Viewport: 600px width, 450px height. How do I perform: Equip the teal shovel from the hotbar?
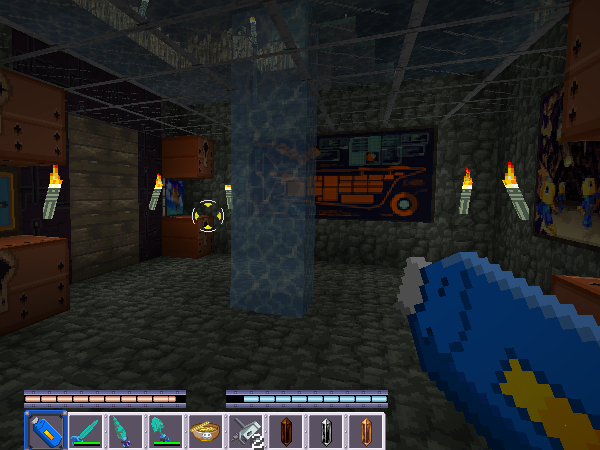tap(165, 431)
